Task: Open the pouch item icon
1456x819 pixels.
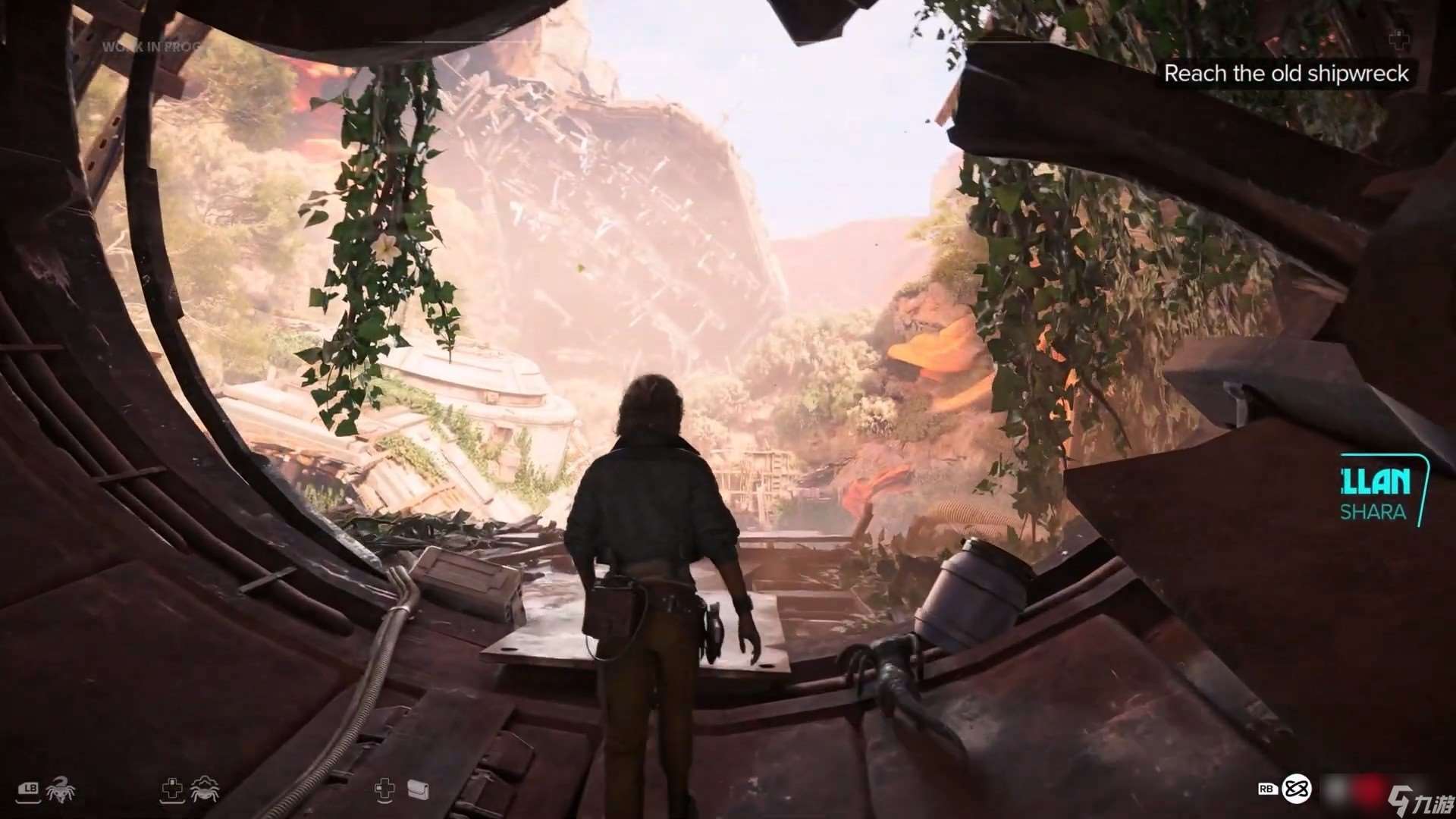Action: tap(418, 790)
